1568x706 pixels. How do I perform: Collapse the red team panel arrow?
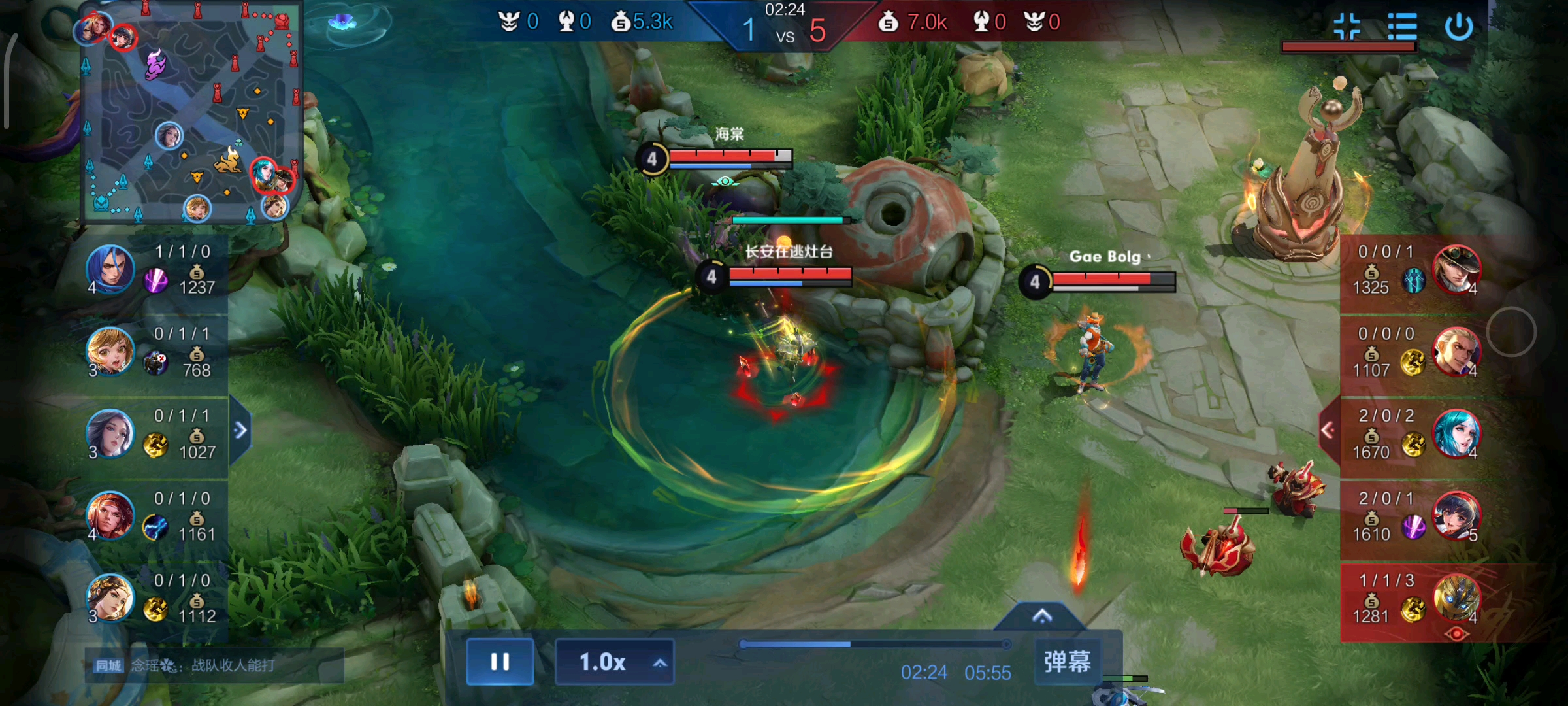1328,430
